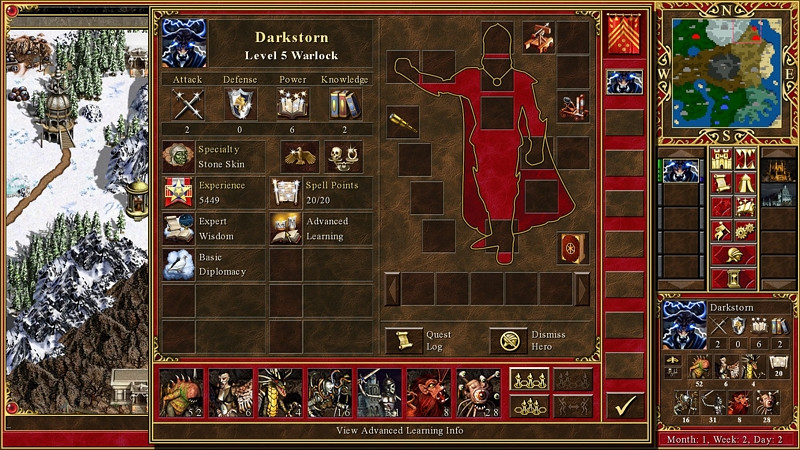Check the Experience star icon
The height and width of the screenshot is (450, 800).
coord(178,192)
